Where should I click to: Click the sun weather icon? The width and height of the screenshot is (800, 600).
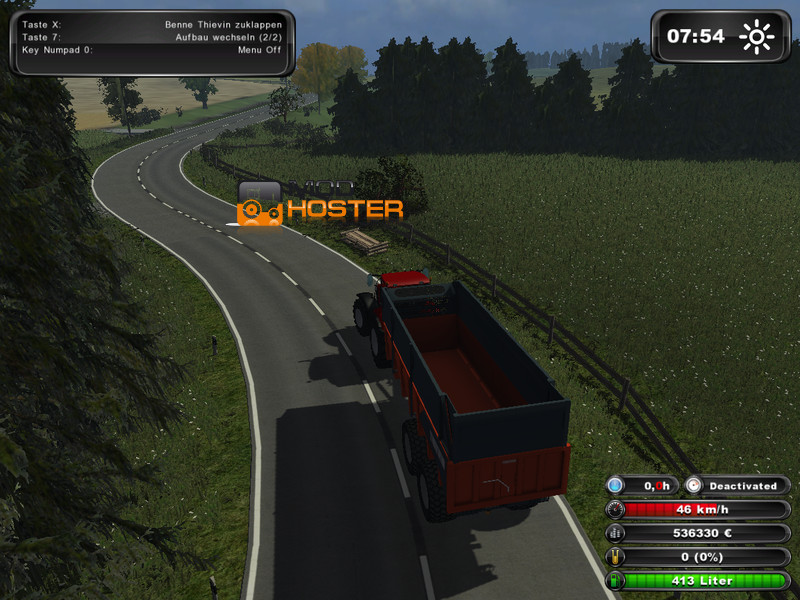pos(757,38)
